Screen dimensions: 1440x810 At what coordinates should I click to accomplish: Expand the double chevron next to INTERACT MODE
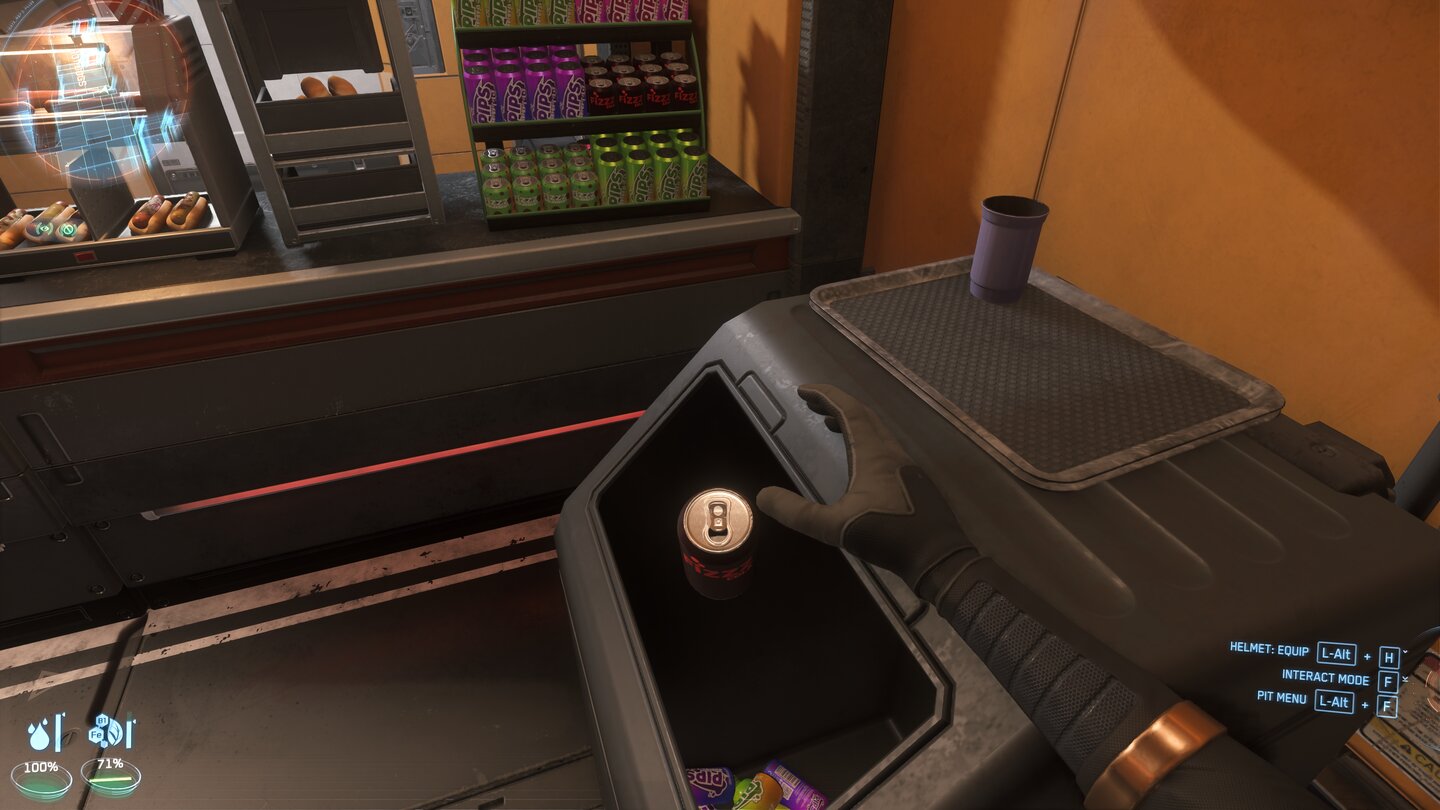point(1405,678)
